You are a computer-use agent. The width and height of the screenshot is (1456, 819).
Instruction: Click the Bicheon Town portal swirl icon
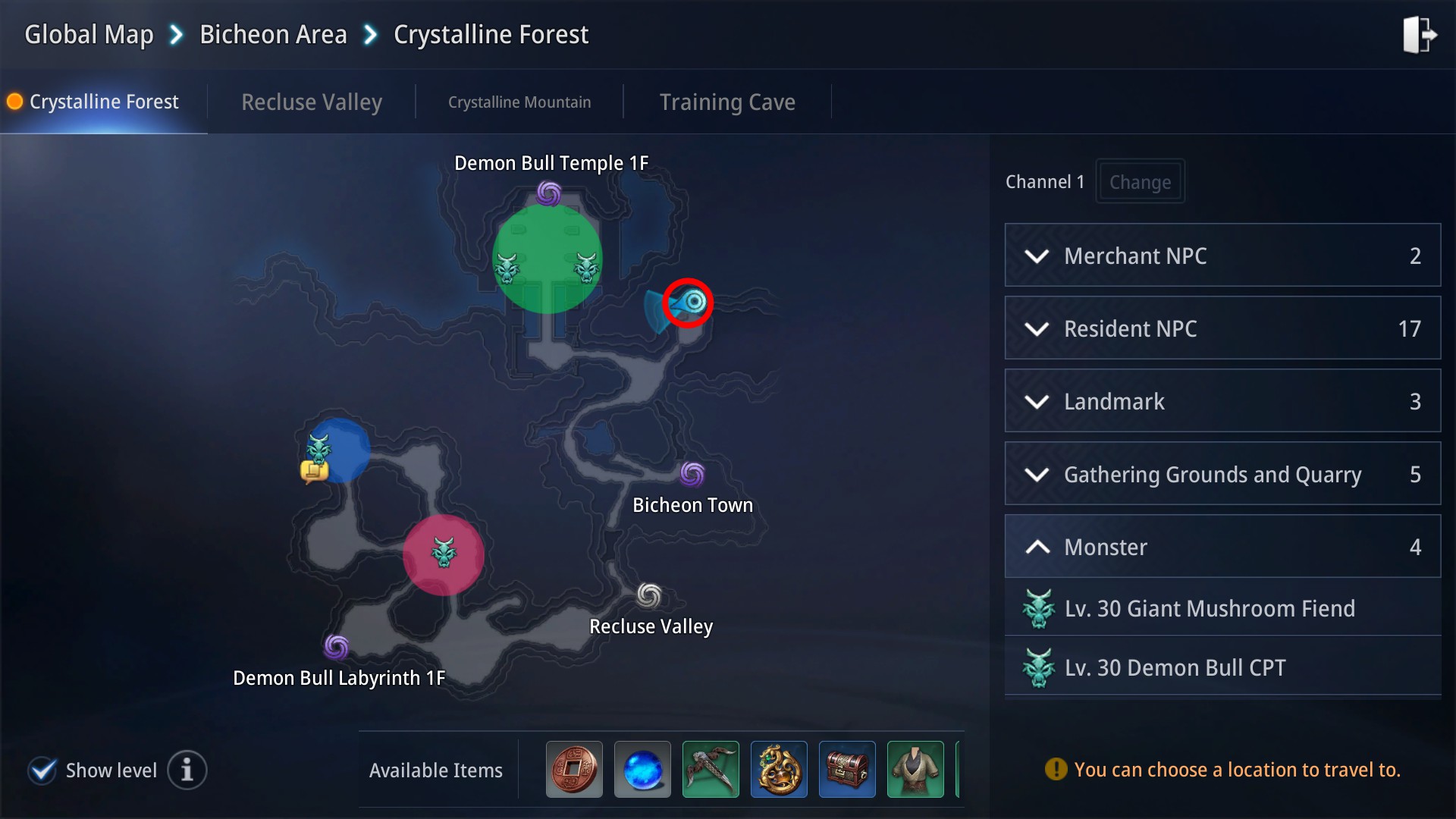(691, 475)
